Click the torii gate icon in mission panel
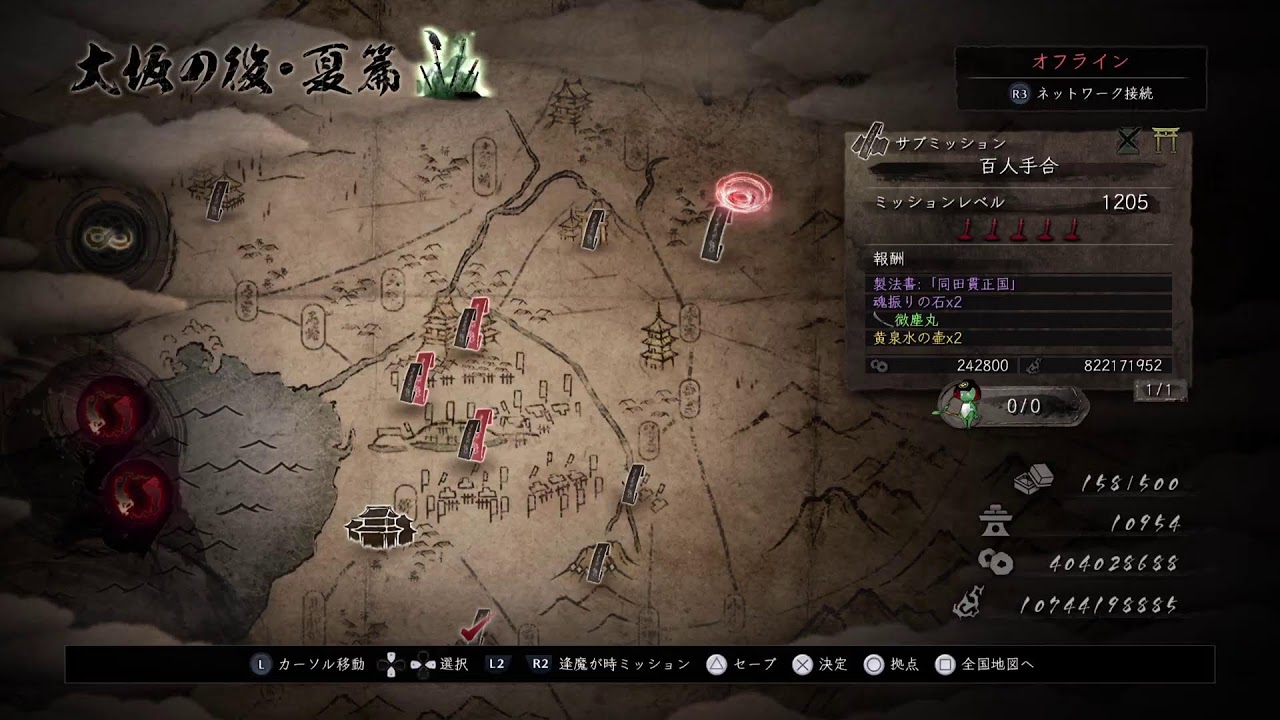The image size is (1280, 720). click(x=1165, y=141)
